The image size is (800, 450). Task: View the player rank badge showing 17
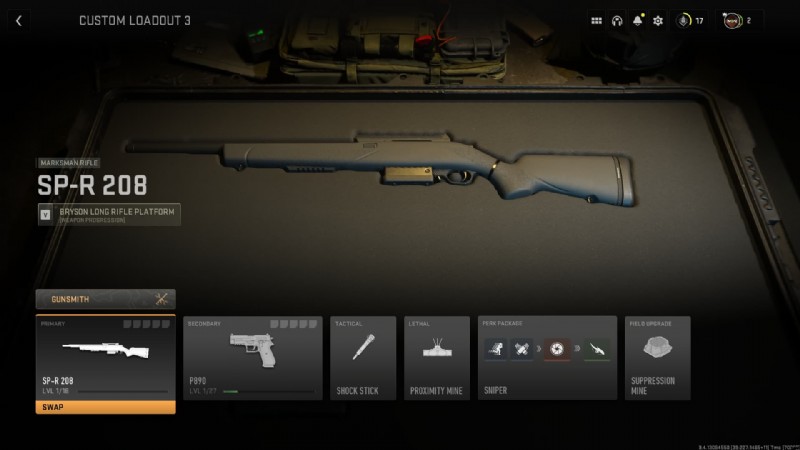point(690,20)
